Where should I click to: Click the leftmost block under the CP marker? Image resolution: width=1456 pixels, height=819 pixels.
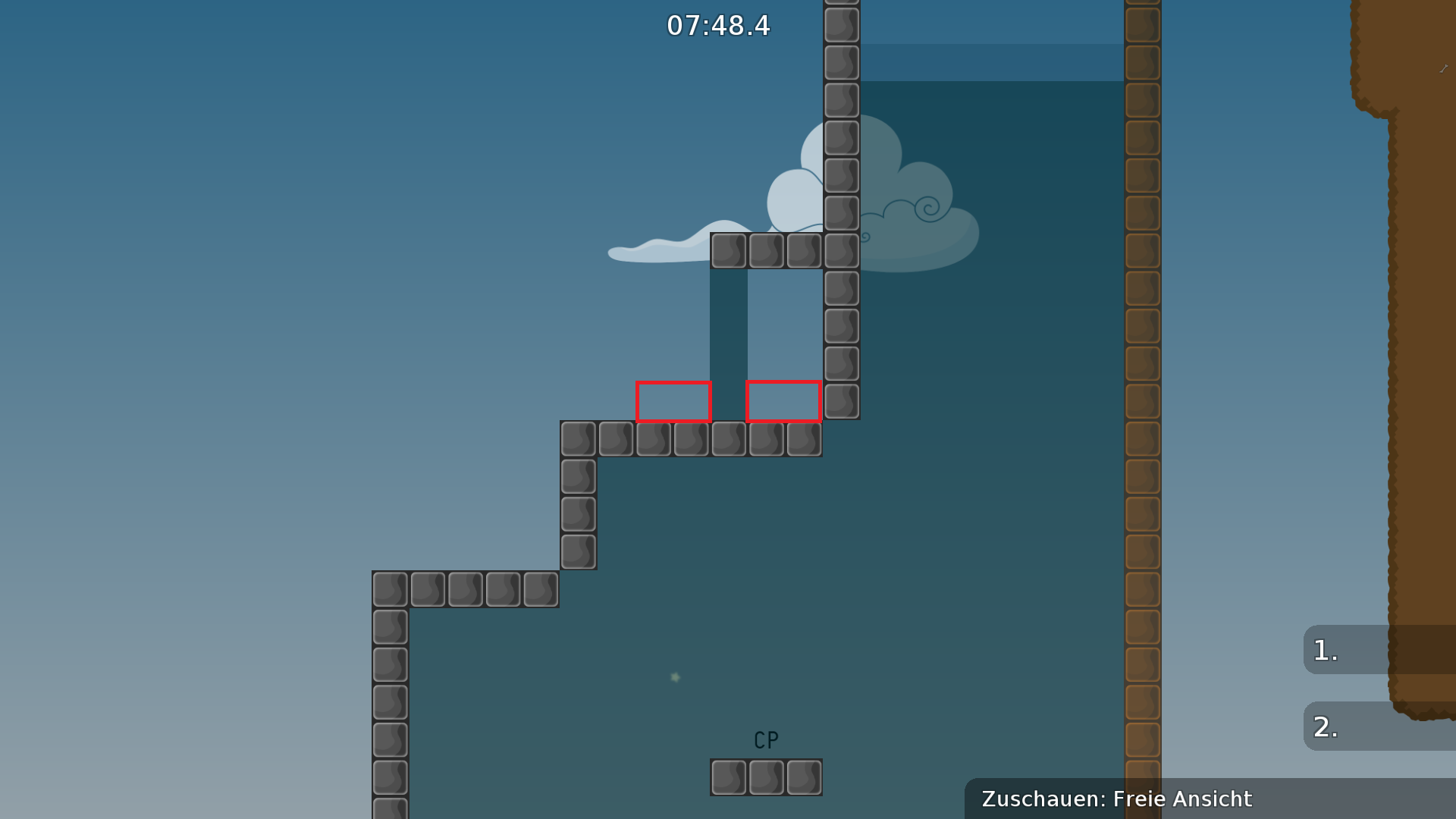[730, 777]
